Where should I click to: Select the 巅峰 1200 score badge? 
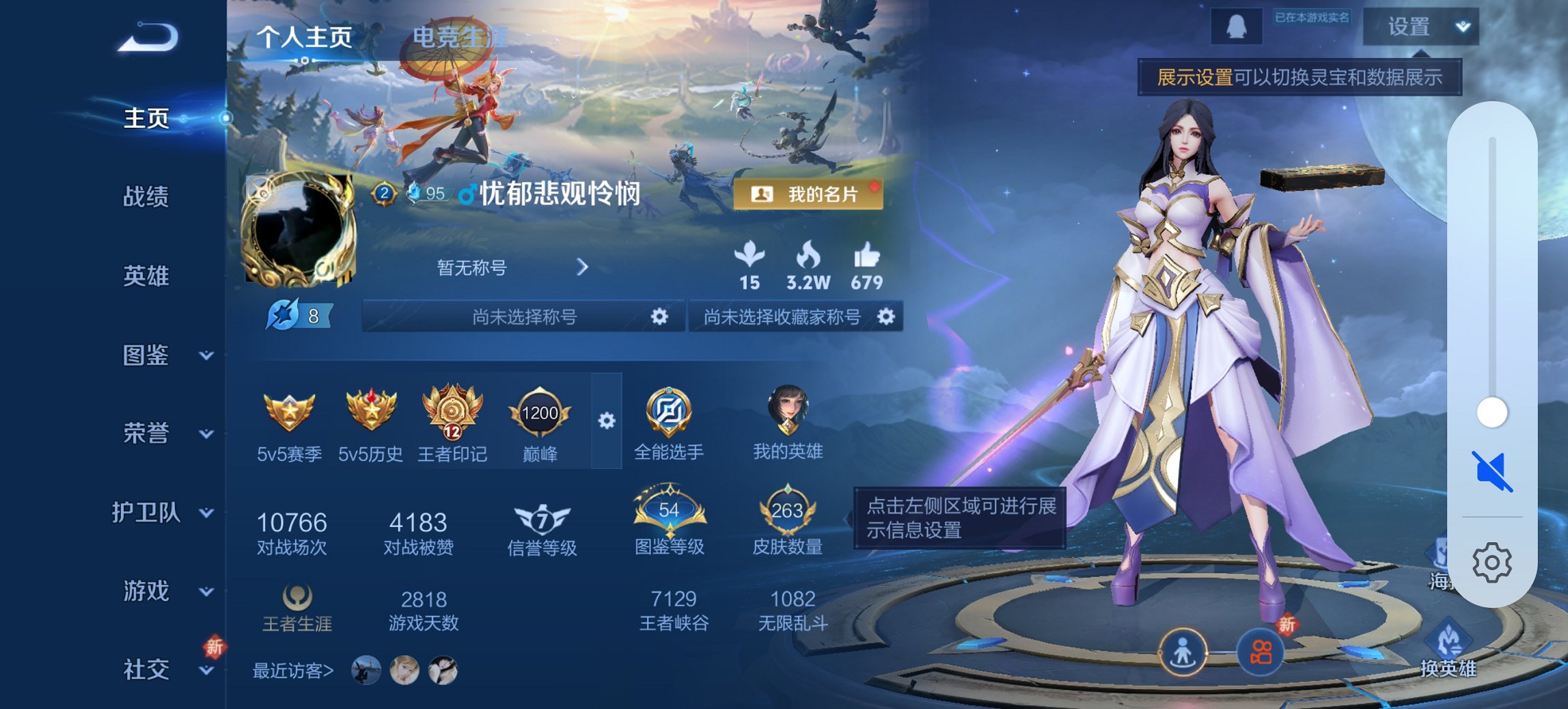point(540,414)
